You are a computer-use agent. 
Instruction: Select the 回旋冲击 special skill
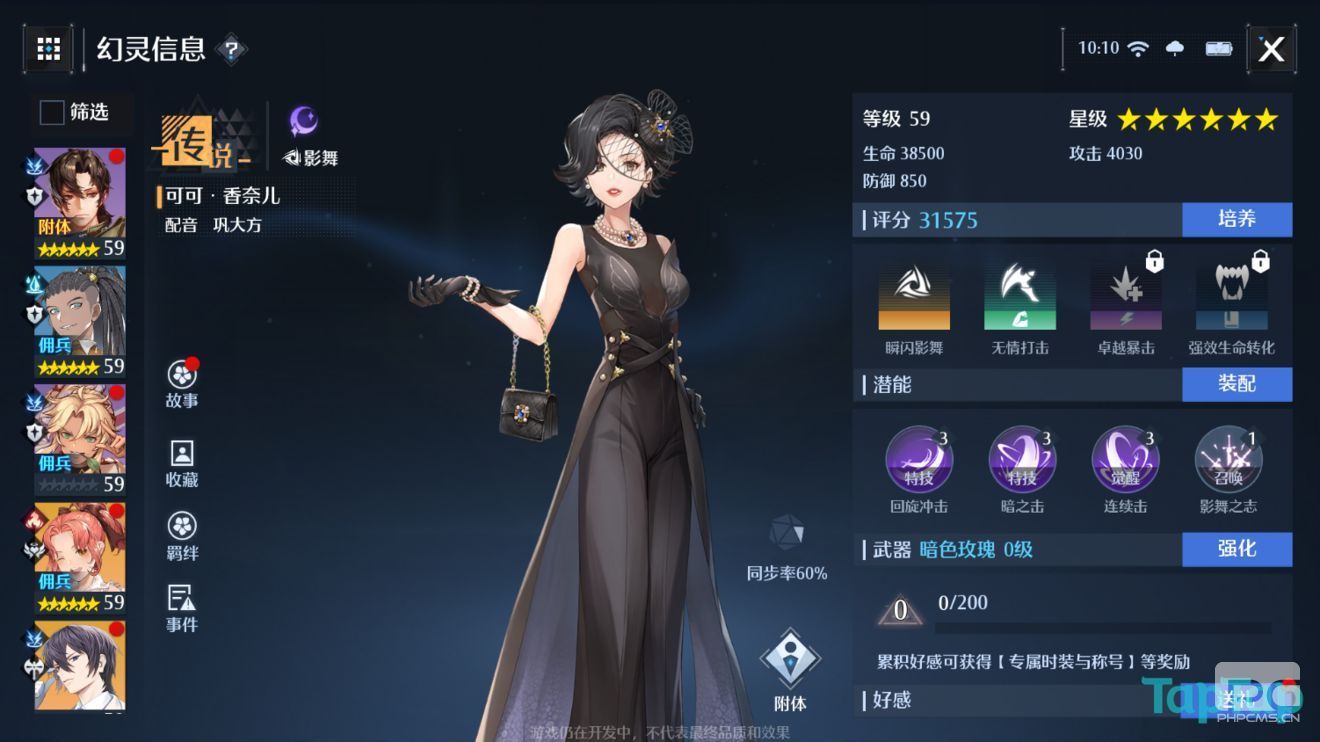(x=920, y=458)
